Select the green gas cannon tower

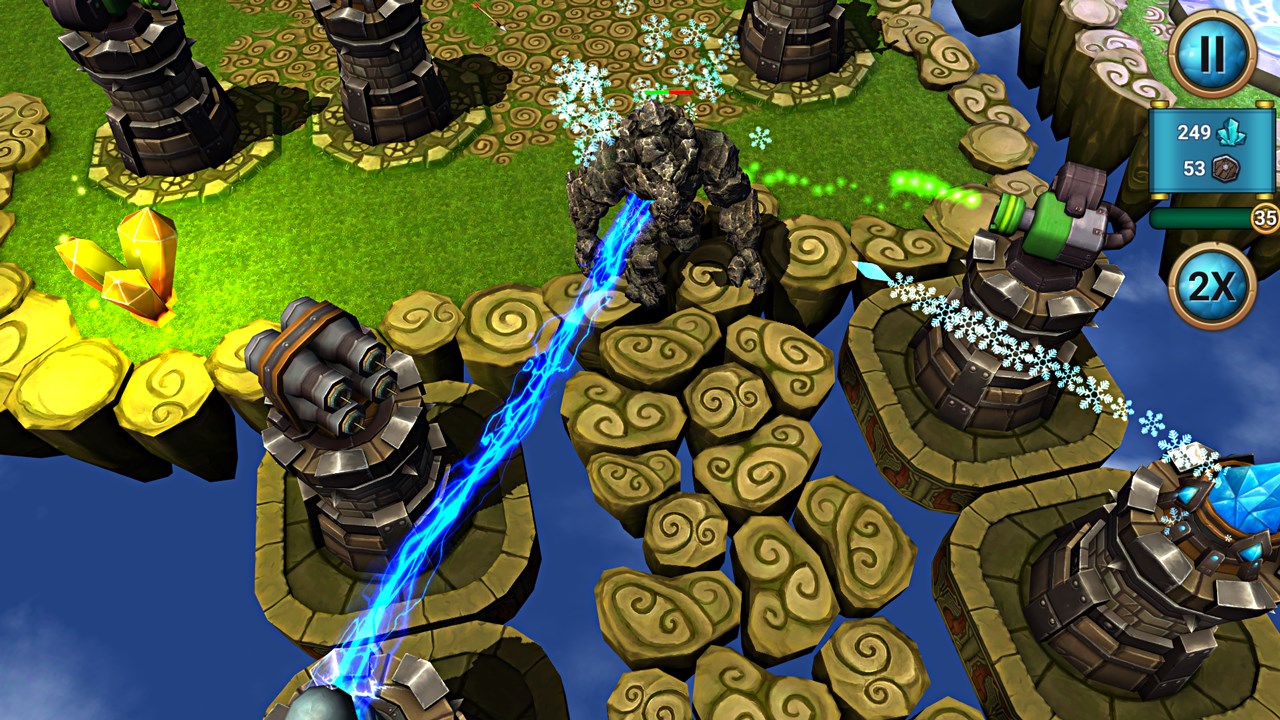coord(1040,240)
